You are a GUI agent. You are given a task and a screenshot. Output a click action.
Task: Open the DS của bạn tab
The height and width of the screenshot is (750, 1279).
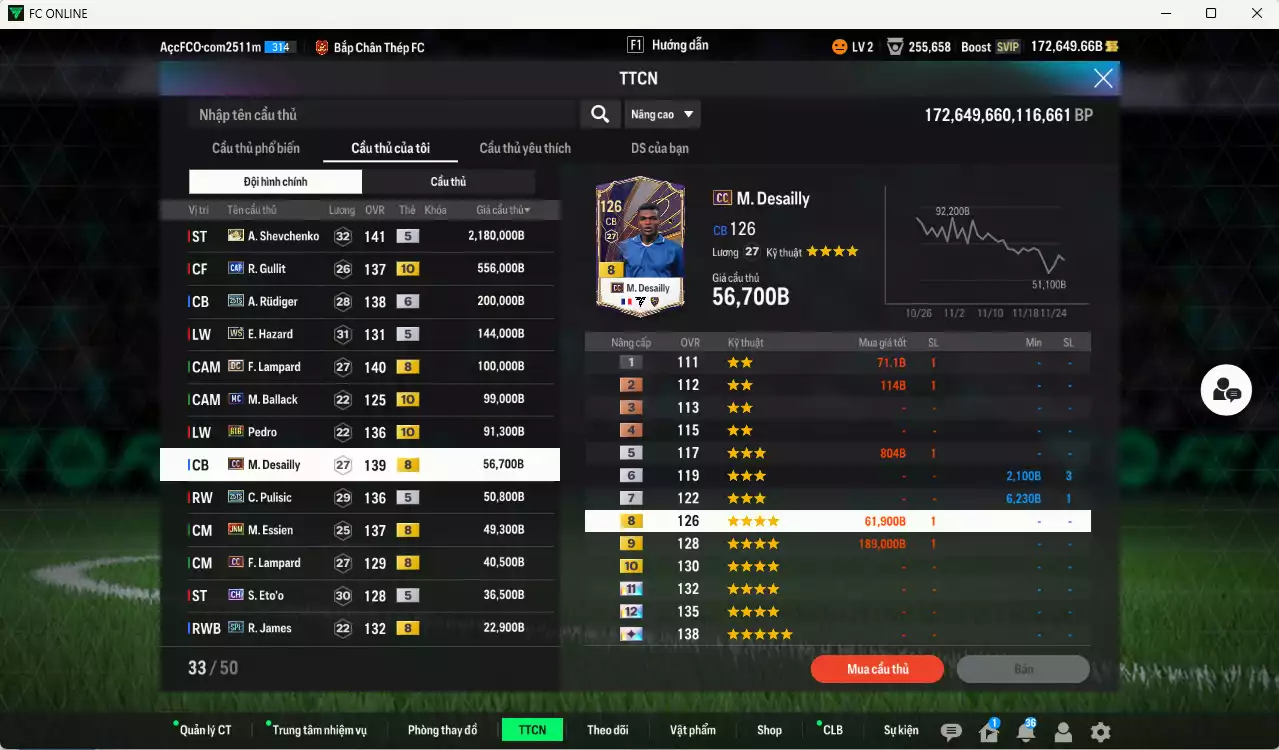[659, 148]
